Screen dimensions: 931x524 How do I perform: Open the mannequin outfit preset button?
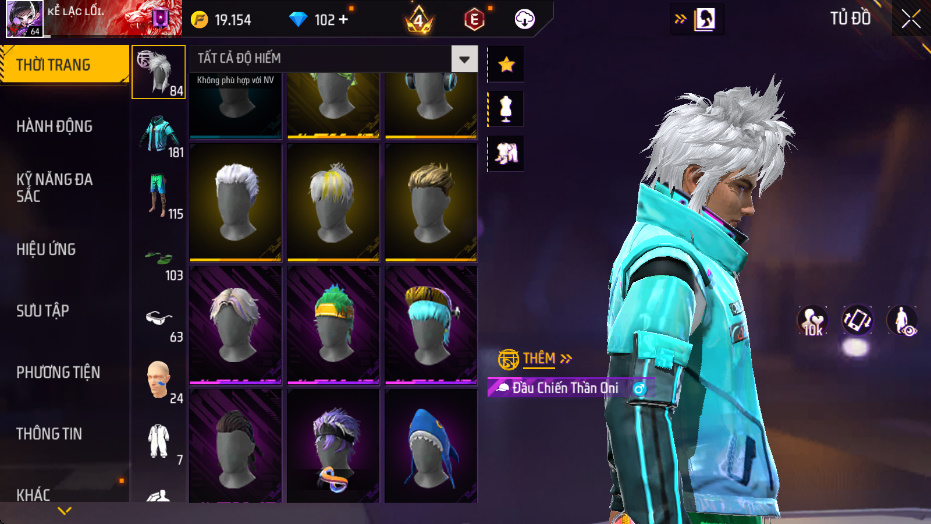506,108
